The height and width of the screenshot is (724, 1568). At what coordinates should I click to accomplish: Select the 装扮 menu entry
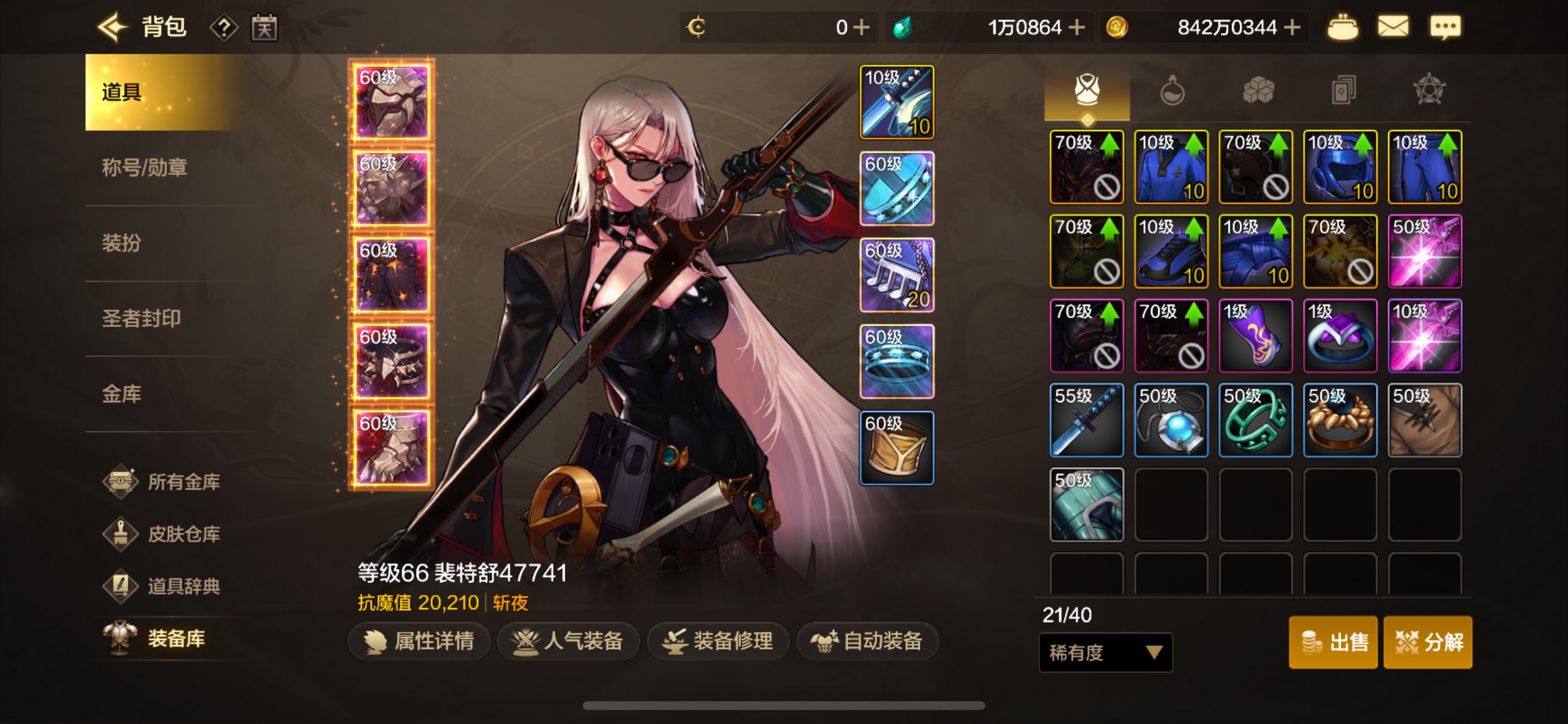click(122, 242)
